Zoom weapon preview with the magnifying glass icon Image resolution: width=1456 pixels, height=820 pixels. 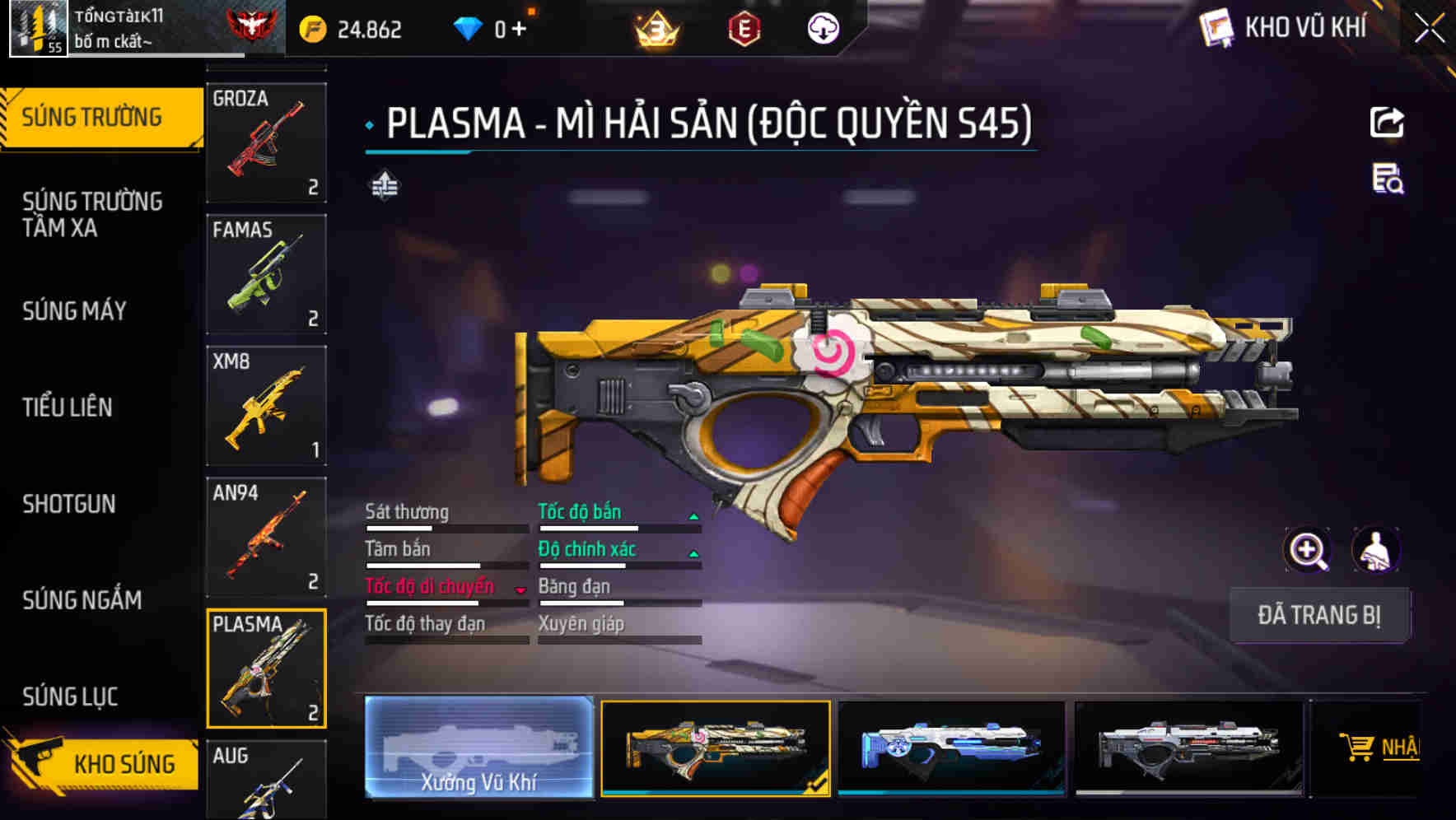coord(1309,550)
